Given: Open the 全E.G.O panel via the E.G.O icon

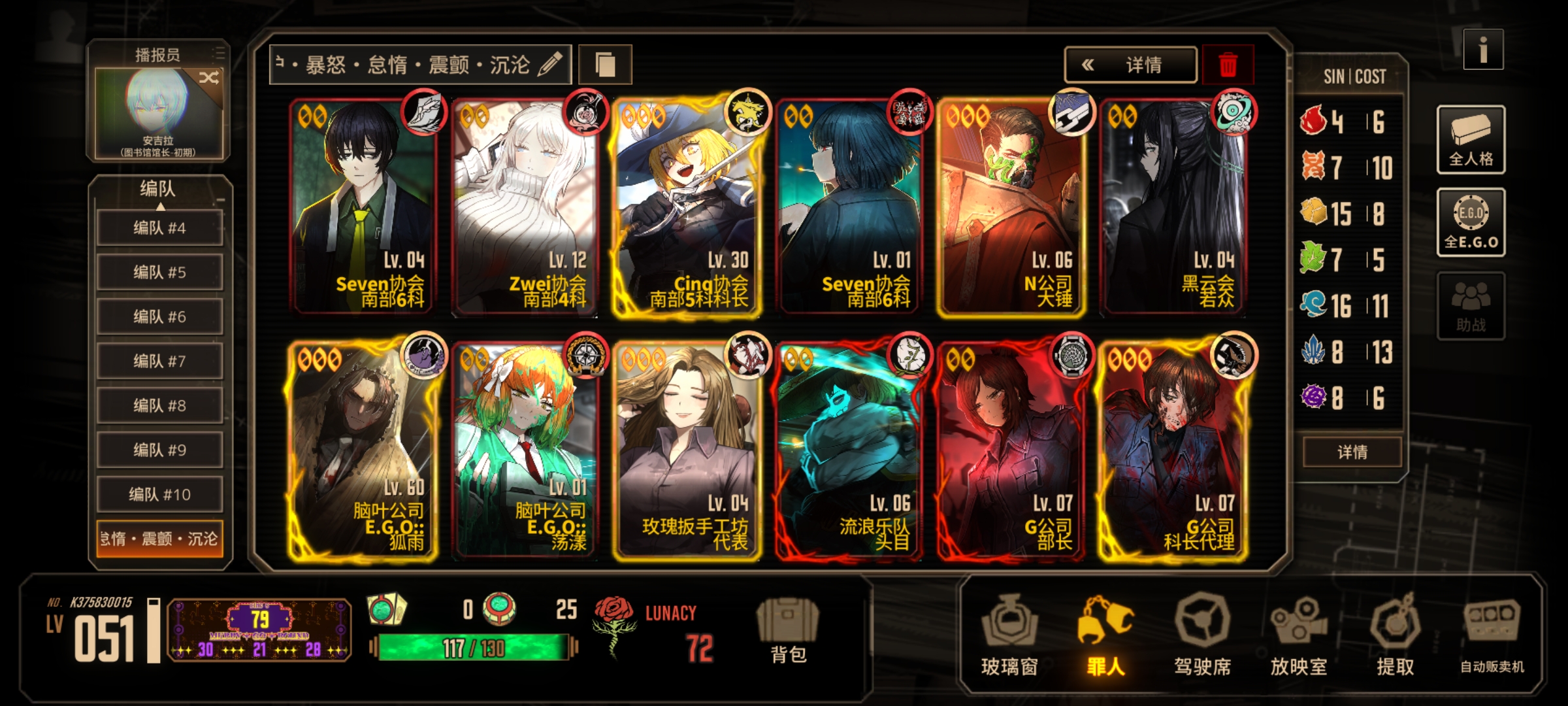Looking at the screenshot, I should [1471, 221].
